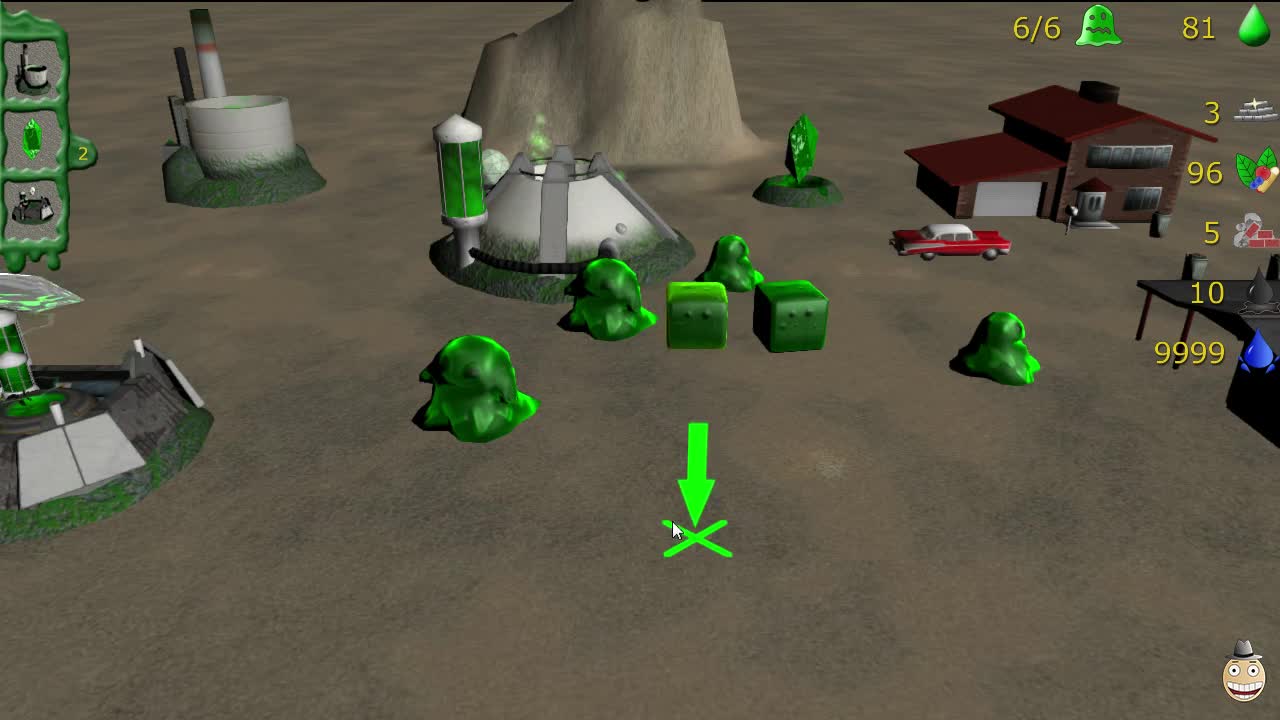Select the green crystal on the small mound
The height and width of the screenshot is (720, 1280).
[800, 150]
